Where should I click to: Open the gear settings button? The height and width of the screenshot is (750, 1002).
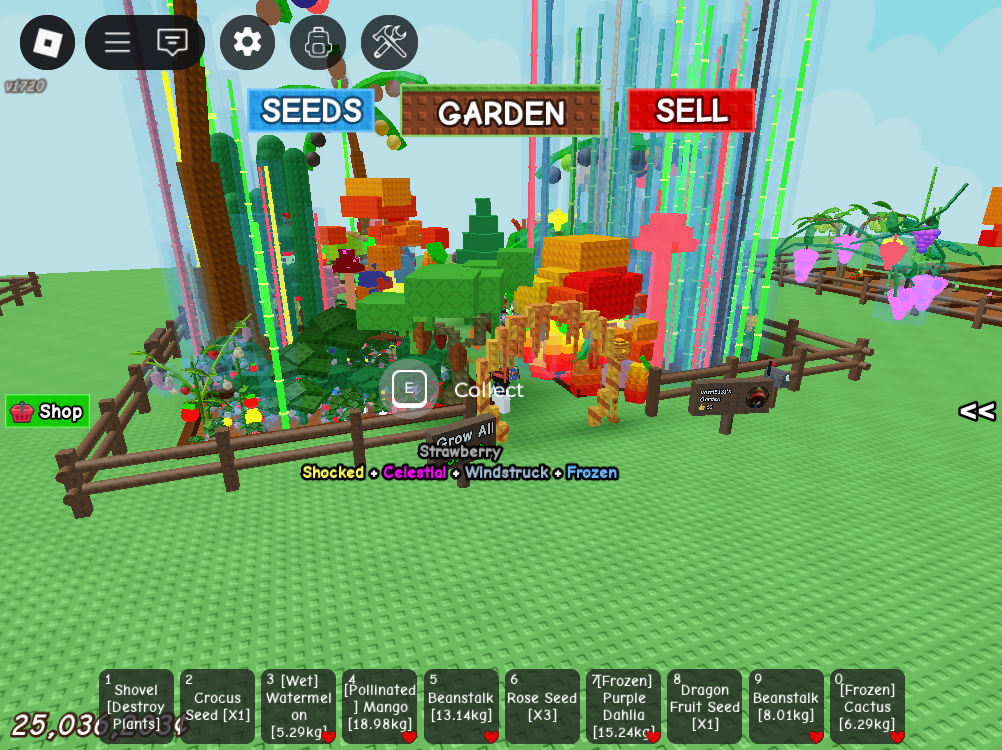247,42
